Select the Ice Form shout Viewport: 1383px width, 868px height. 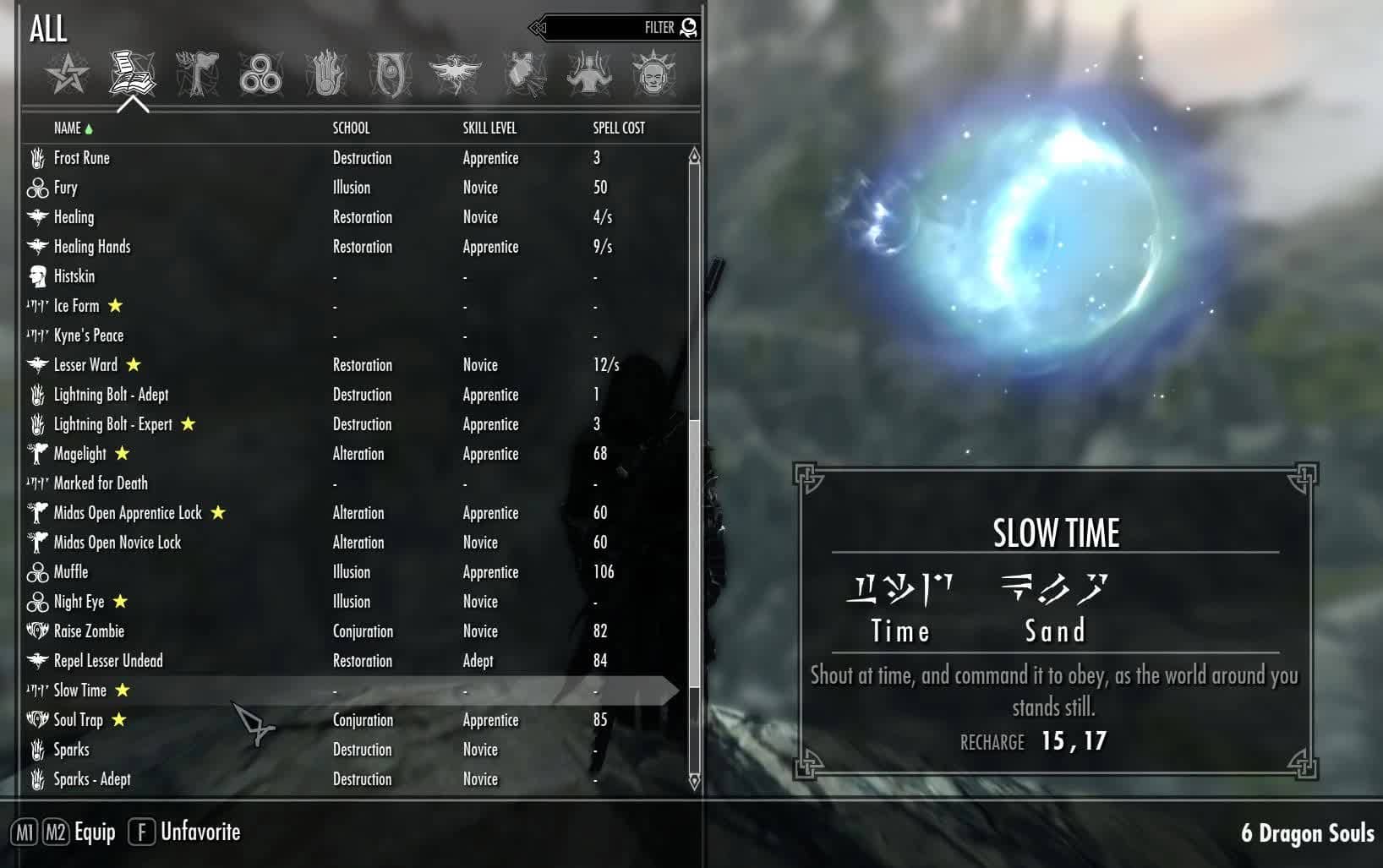[76, 306]
